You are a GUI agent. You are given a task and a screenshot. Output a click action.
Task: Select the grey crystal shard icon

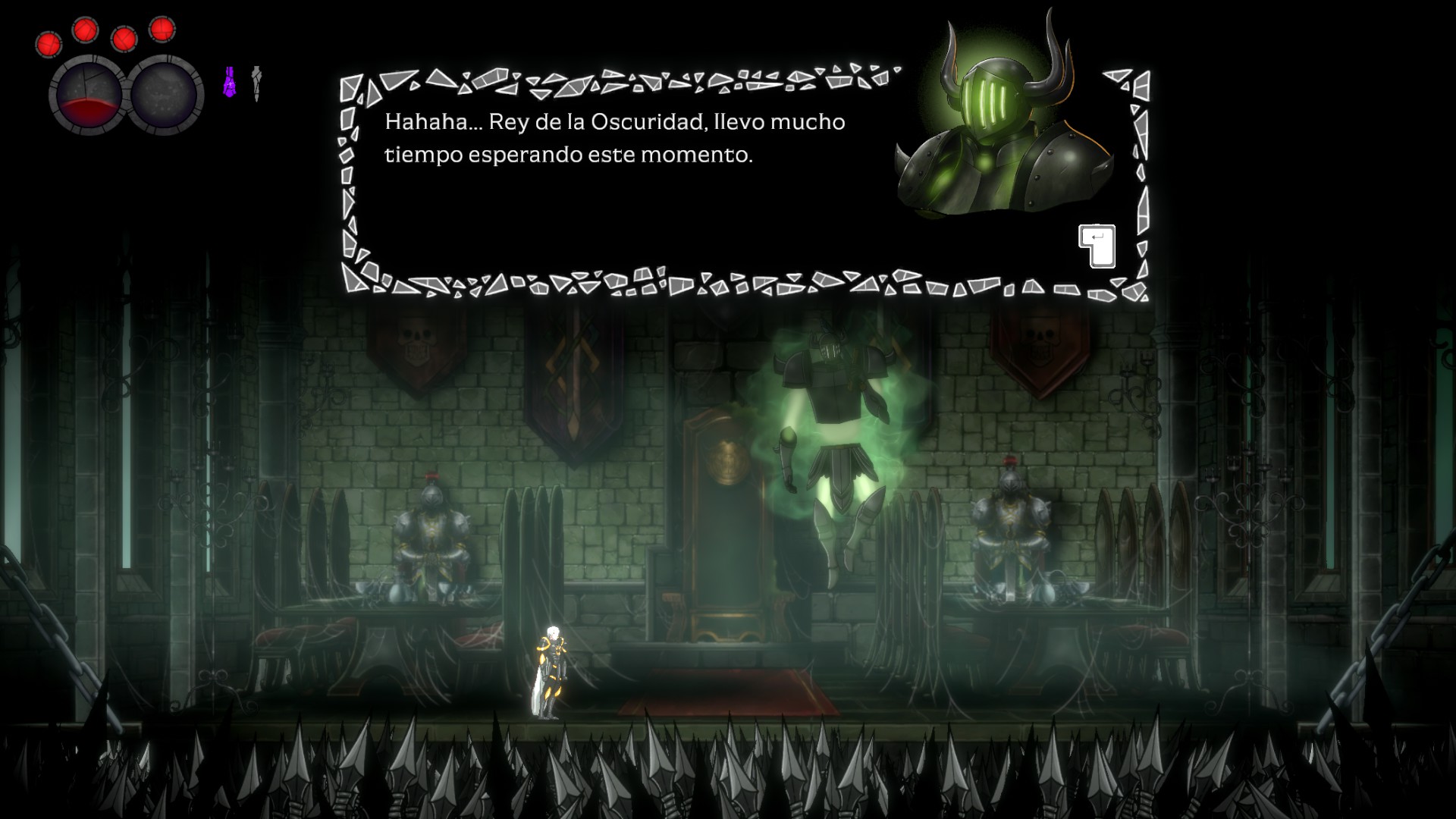click(x=257, y=83)
